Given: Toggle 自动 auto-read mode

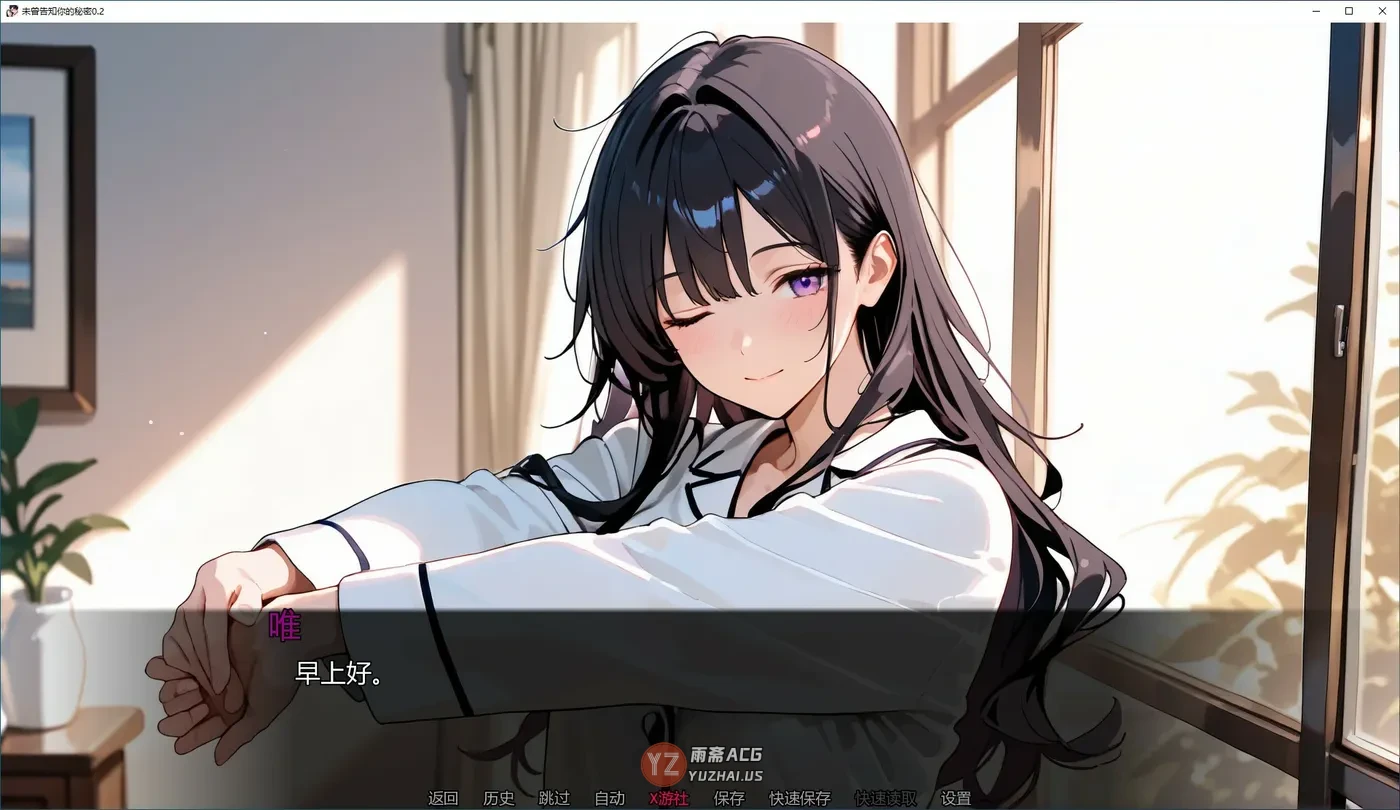Looking at the screenshot, I should point(609,798).
